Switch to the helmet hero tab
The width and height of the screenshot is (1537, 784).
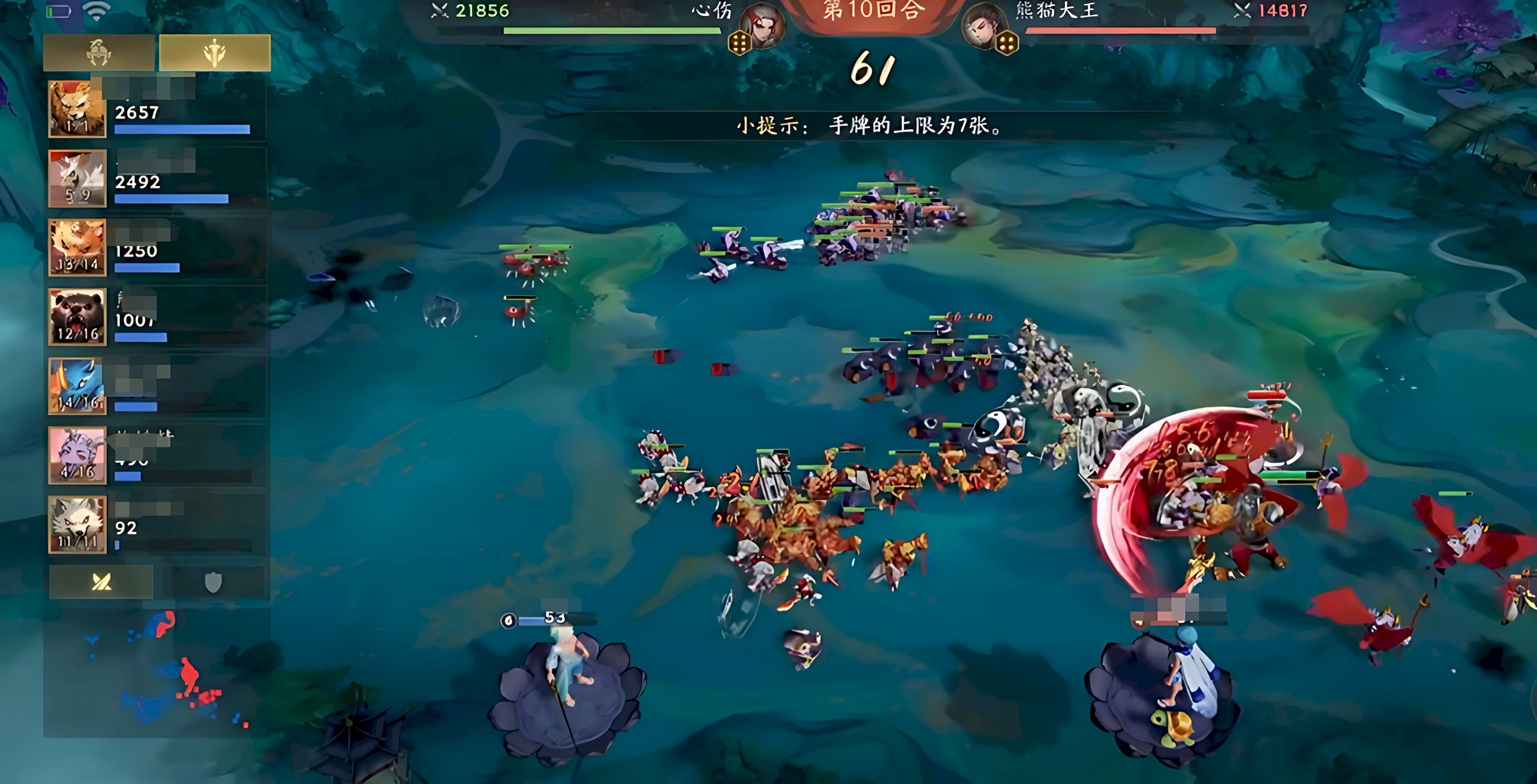point(99,53)
